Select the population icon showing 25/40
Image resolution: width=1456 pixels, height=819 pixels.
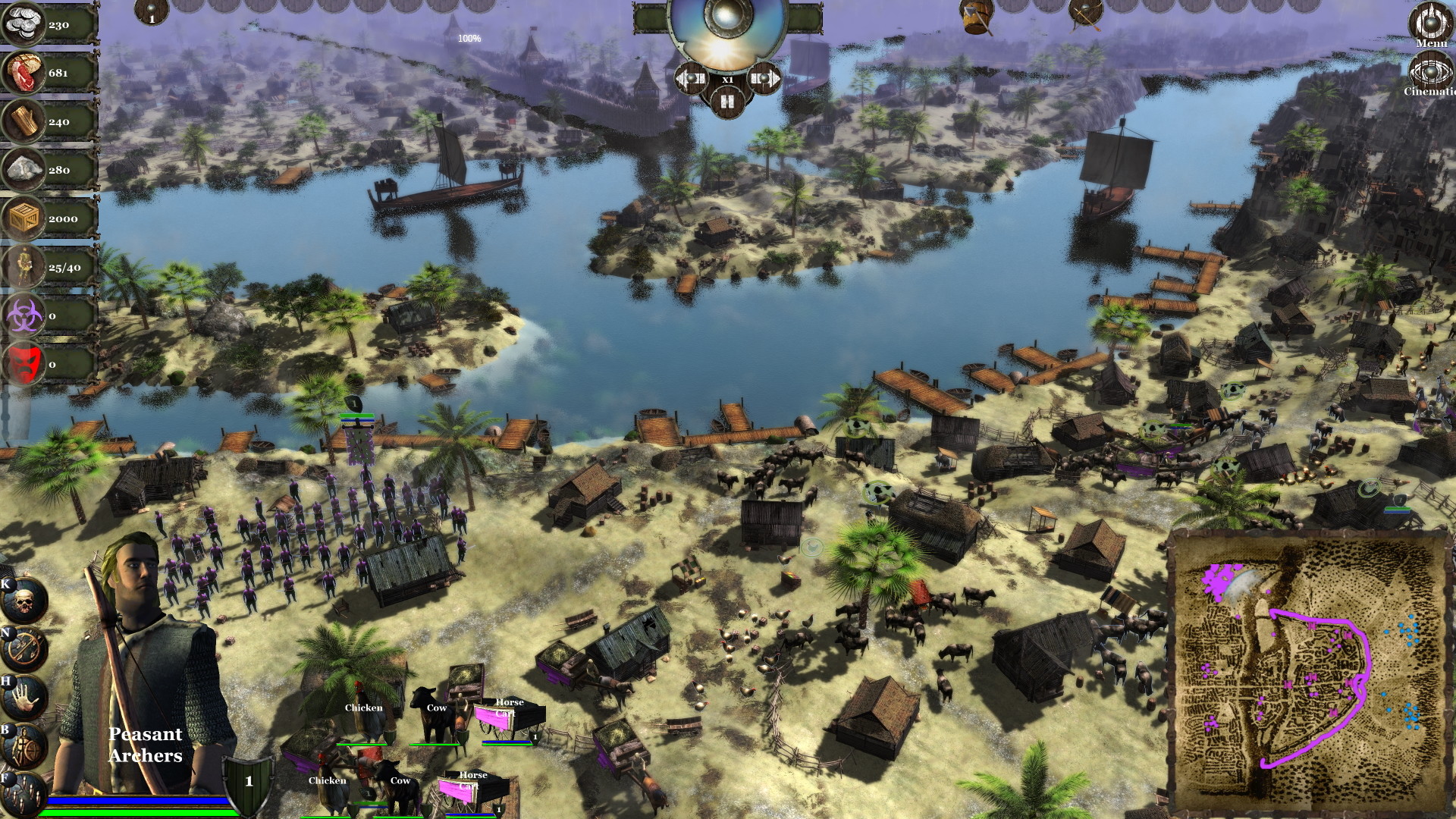click(x=23, y=267)
